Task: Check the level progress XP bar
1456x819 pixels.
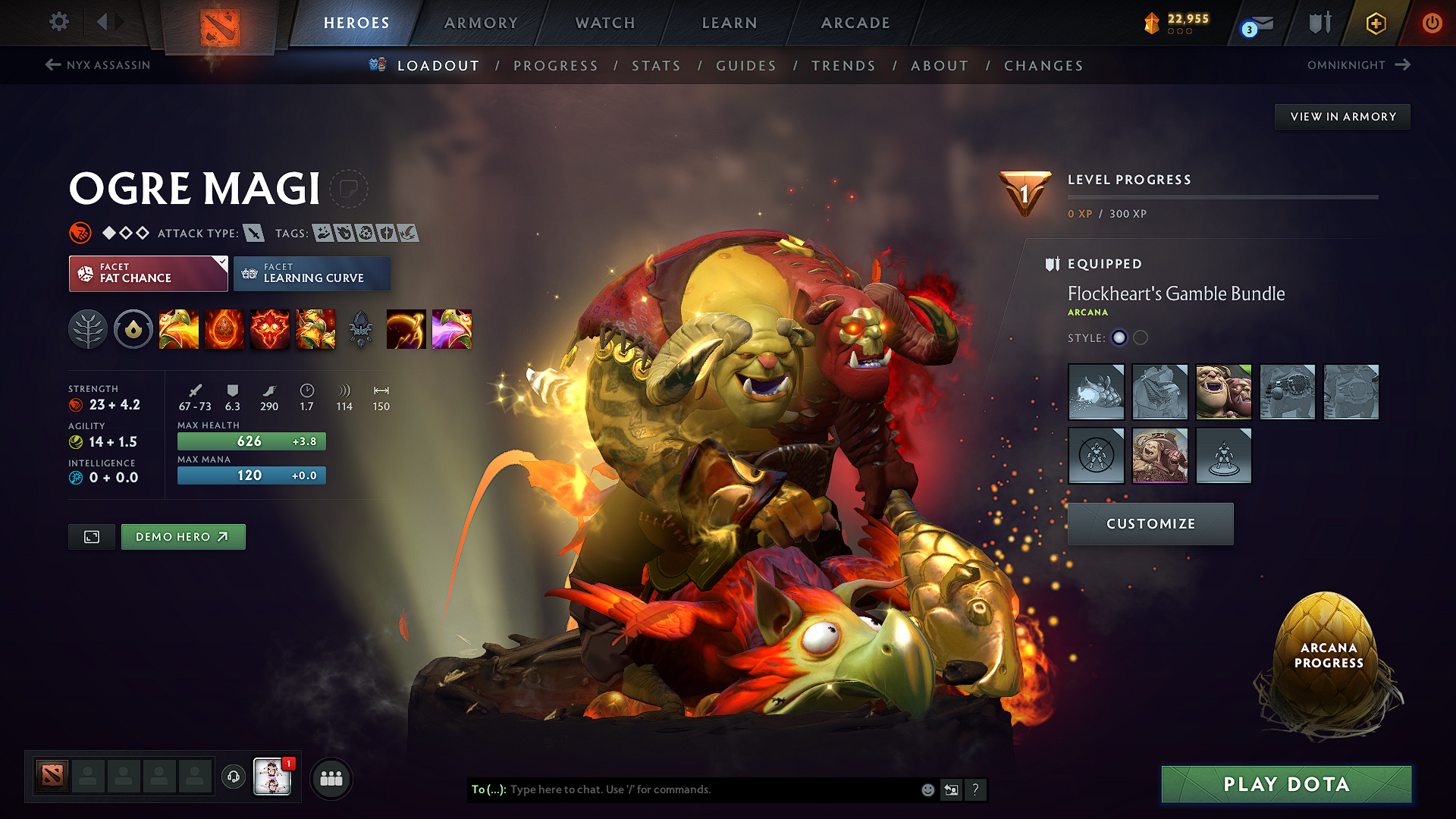Action: click(x=1222, y=199)
